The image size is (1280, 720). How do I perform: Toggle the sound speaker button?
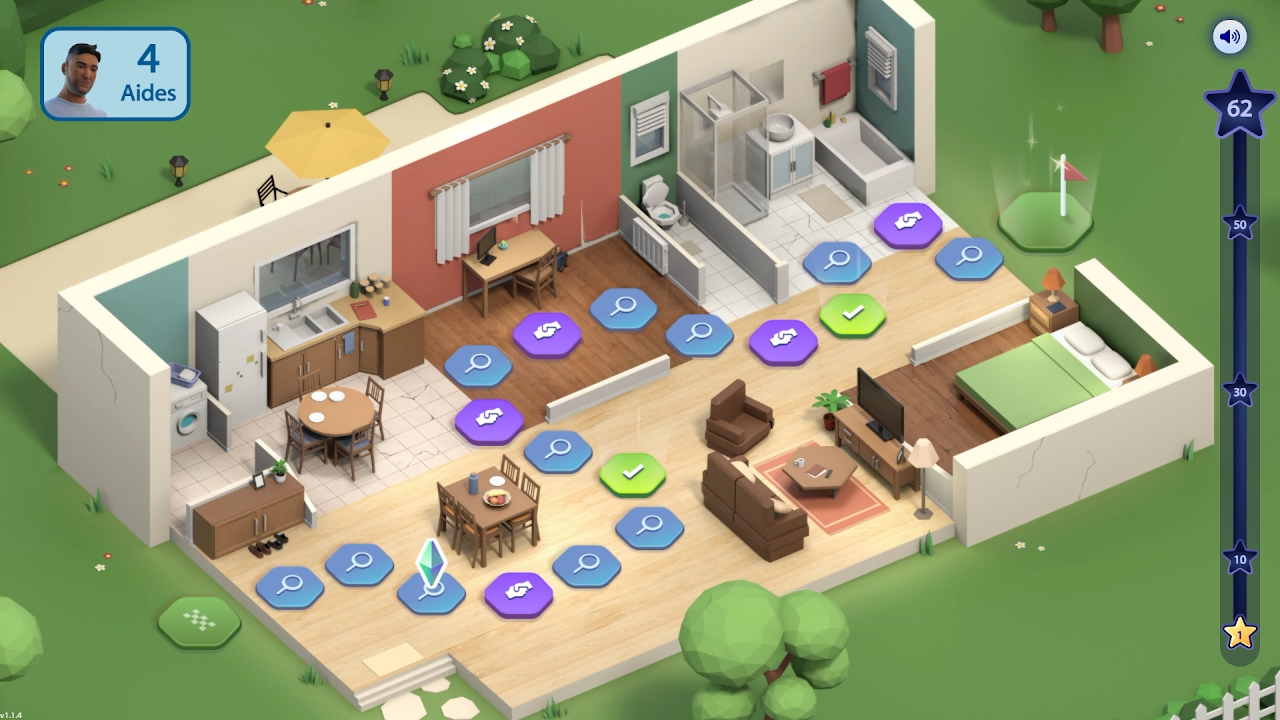pos(1230,38)
